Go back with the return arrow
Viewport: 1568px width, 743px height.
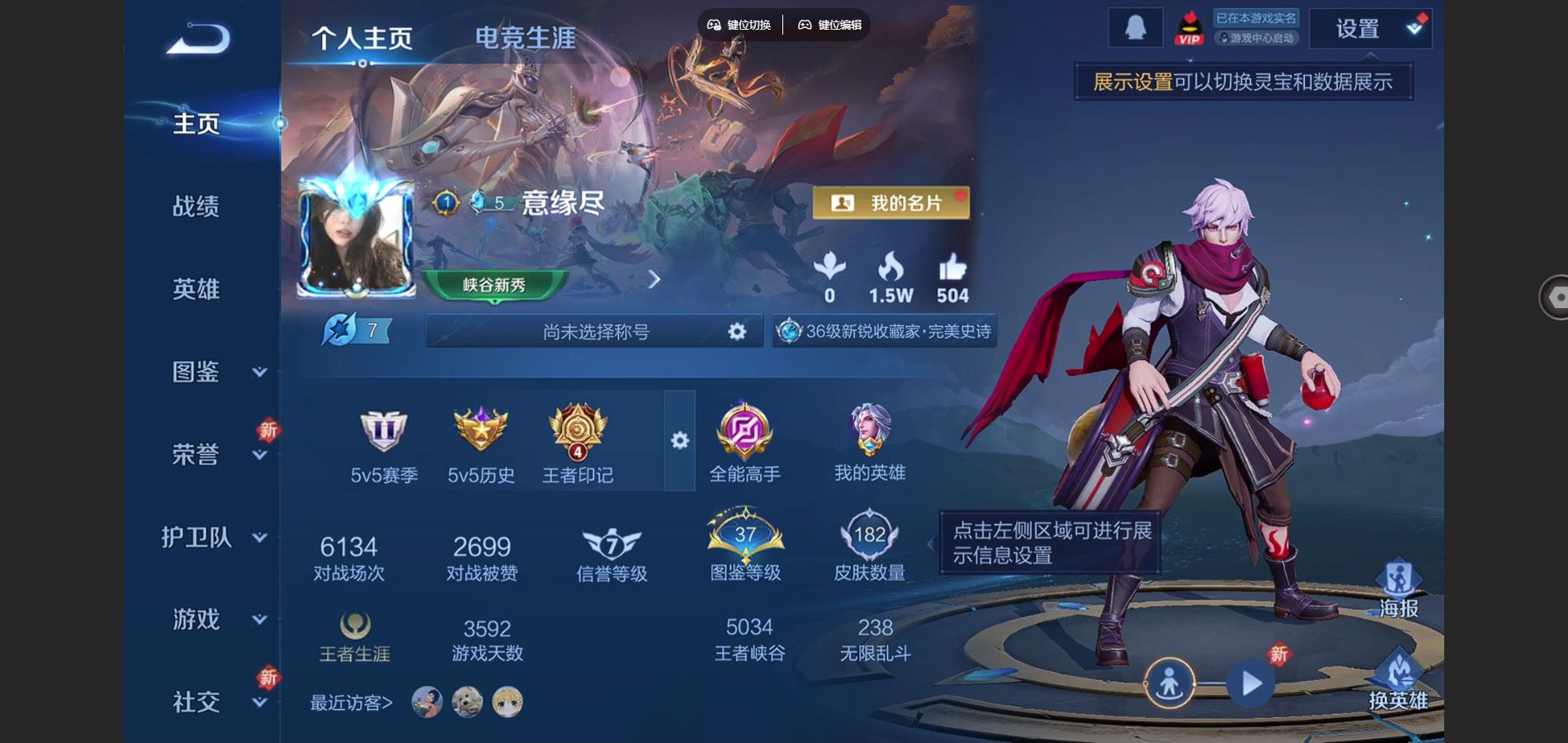(198, 39)
